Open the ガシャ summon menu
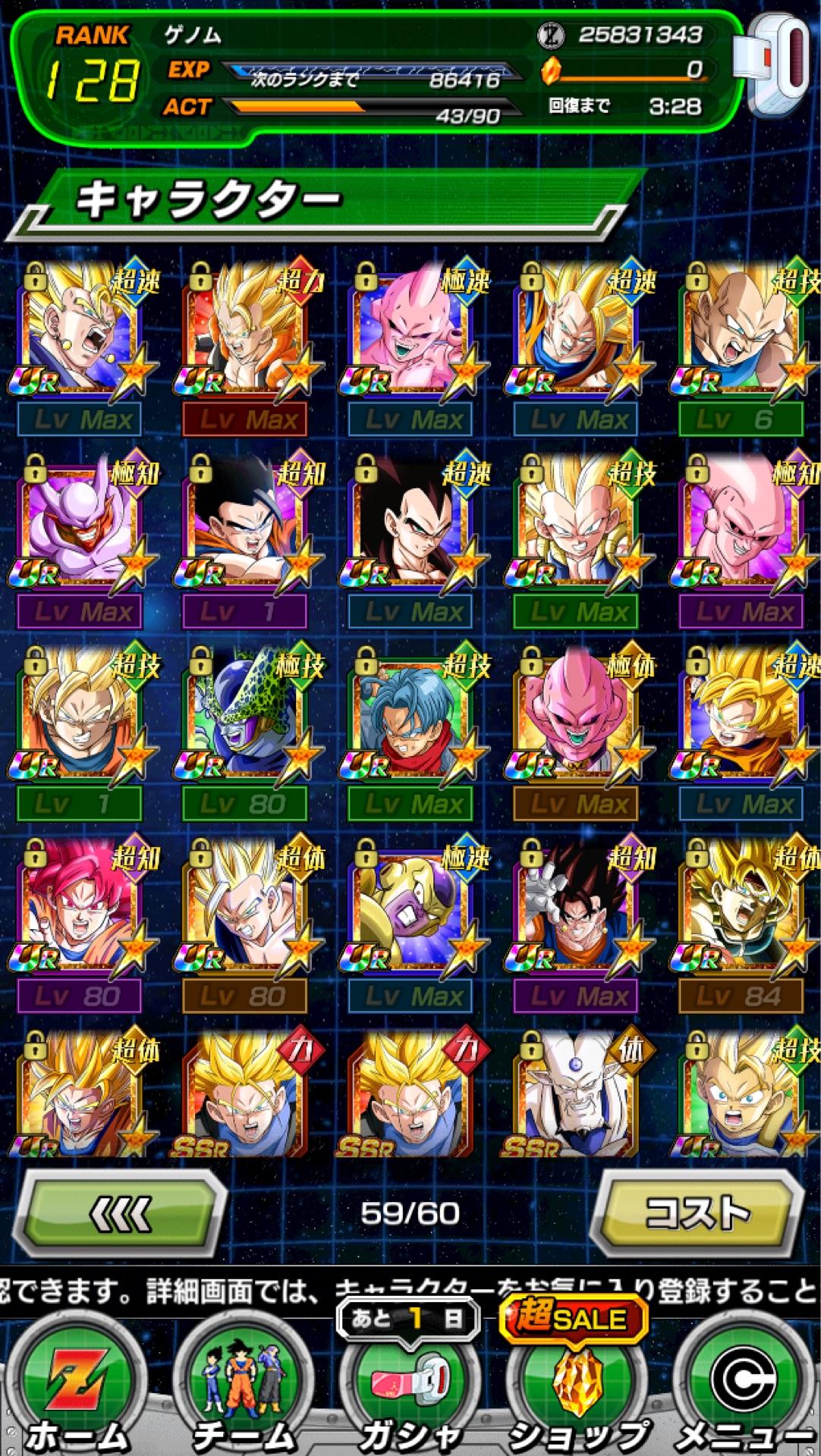The width and height of the screenshot is (821, 1456). pos(410,1389)
